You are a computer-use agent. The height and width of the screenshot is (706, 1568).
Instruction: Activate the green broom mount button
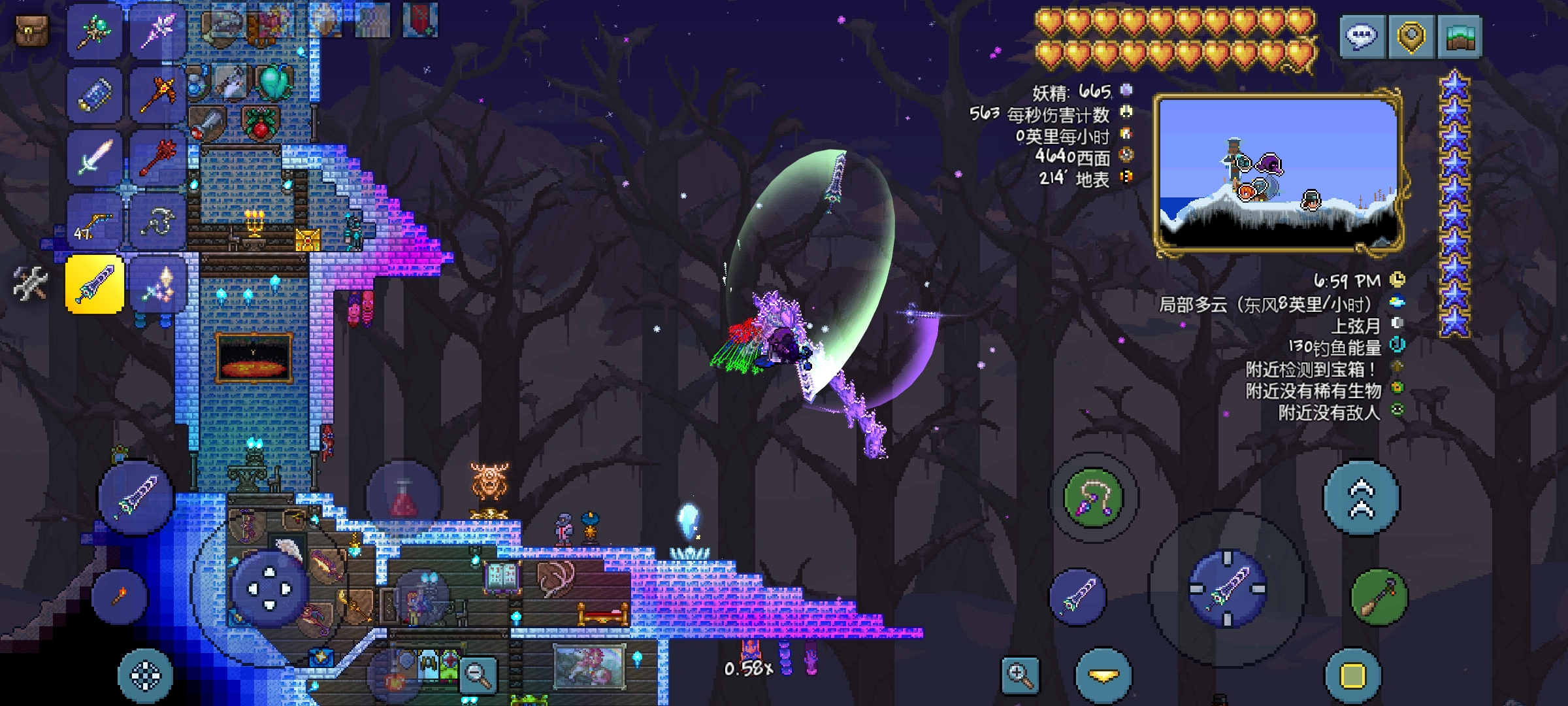pos(1379,597)
